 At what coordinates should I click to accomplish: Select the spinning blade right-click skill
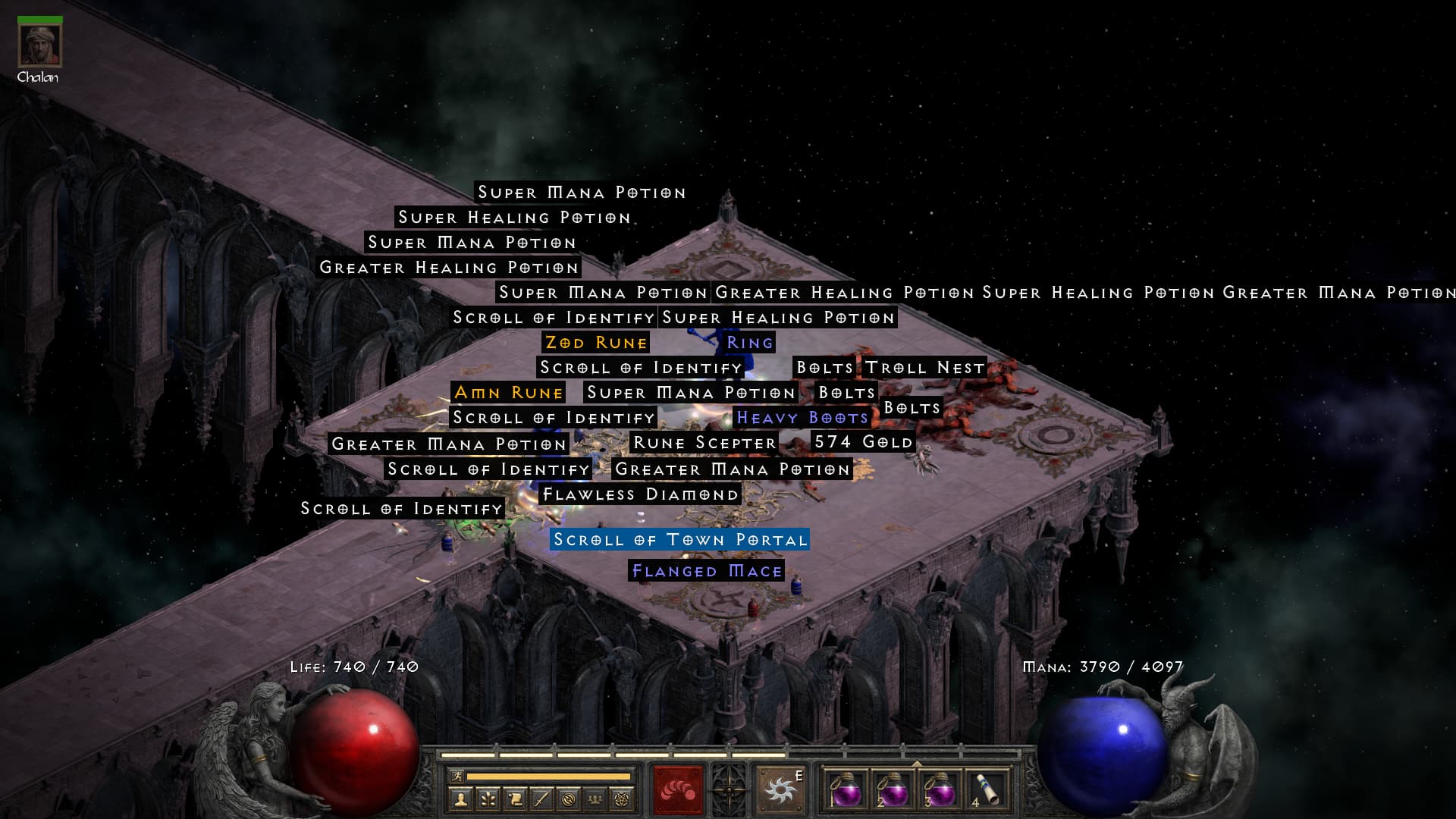(x=780, y=791)
